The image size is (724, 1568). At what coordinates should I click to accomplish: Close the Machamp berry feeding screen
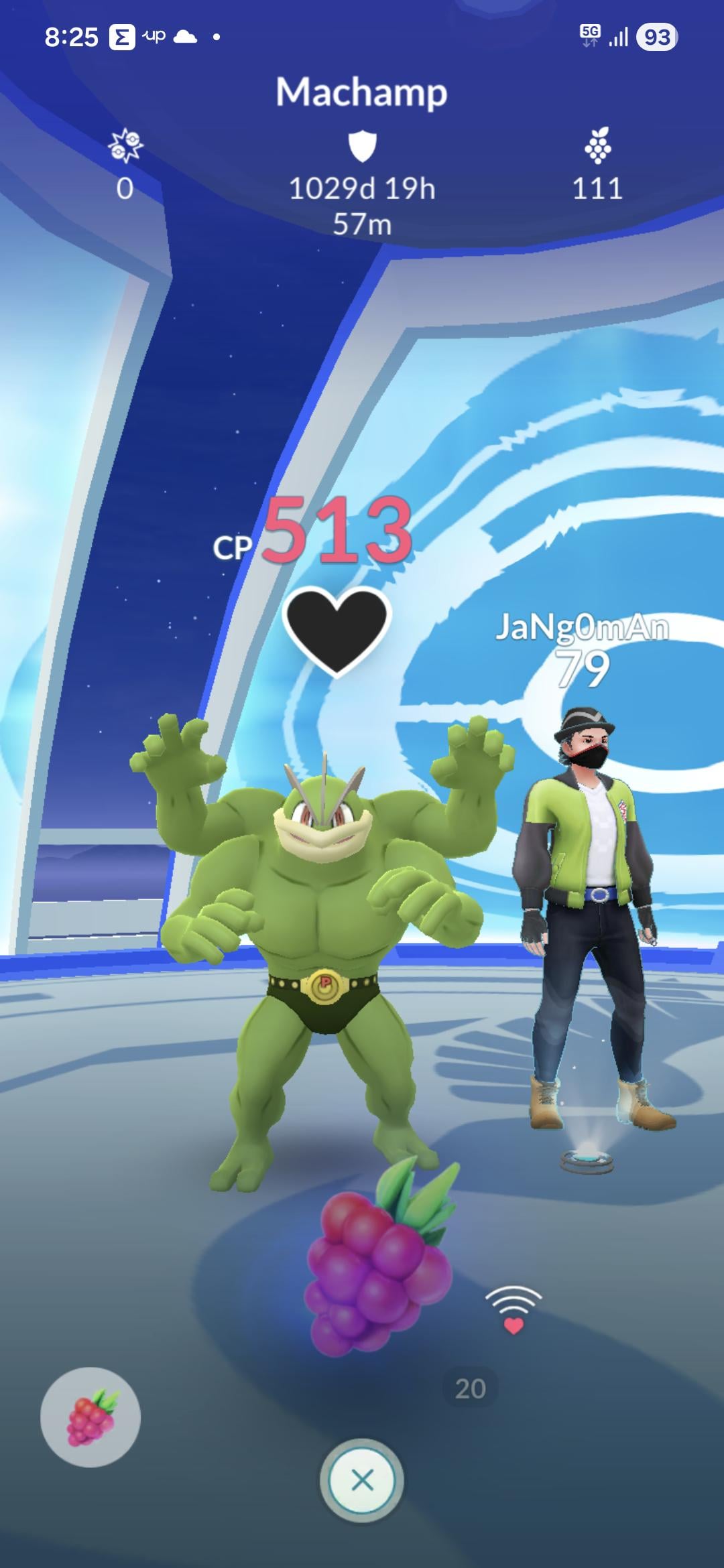pos(362,1480)
